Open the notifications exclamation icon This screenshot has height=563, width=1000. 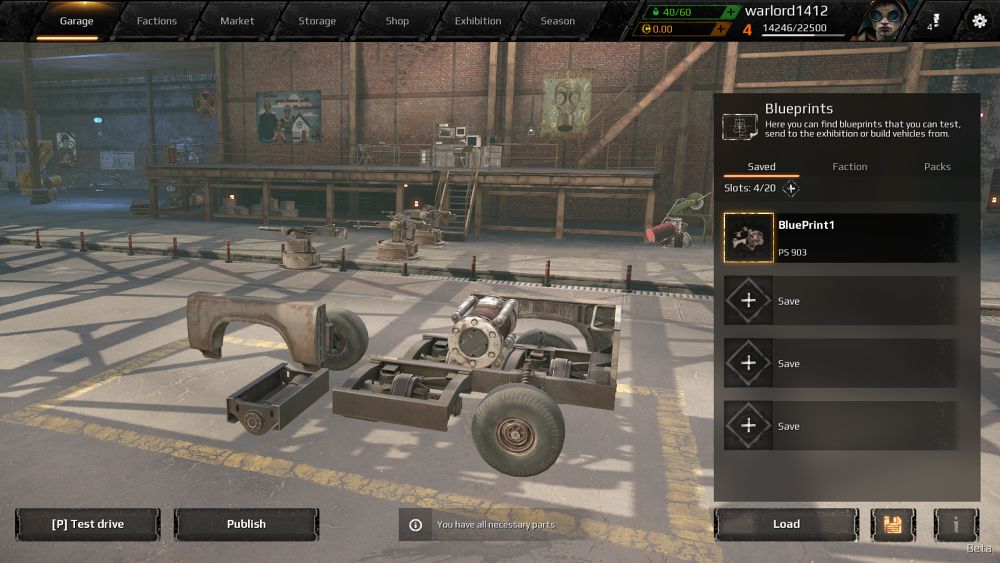(934, 20)
